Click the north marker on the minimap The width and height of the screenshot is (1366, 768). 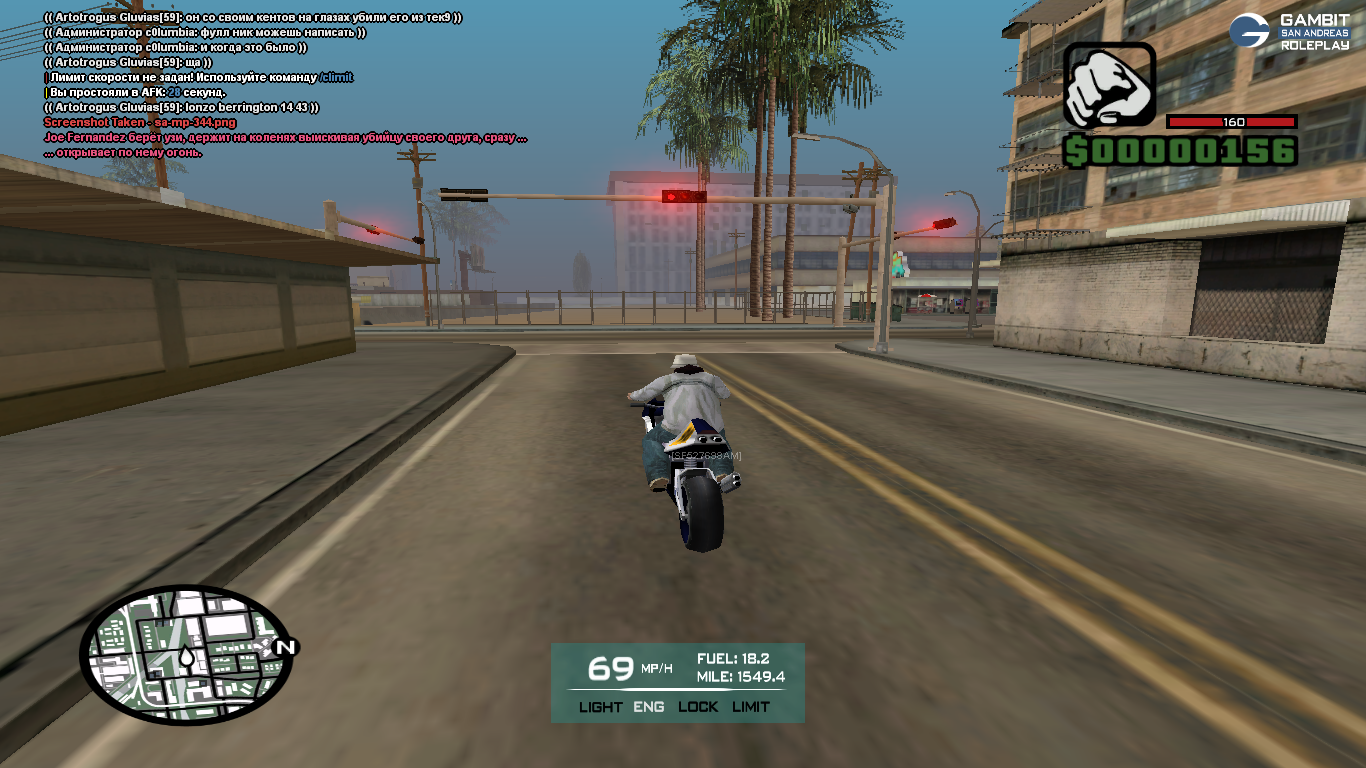click(x=285, y=647)
